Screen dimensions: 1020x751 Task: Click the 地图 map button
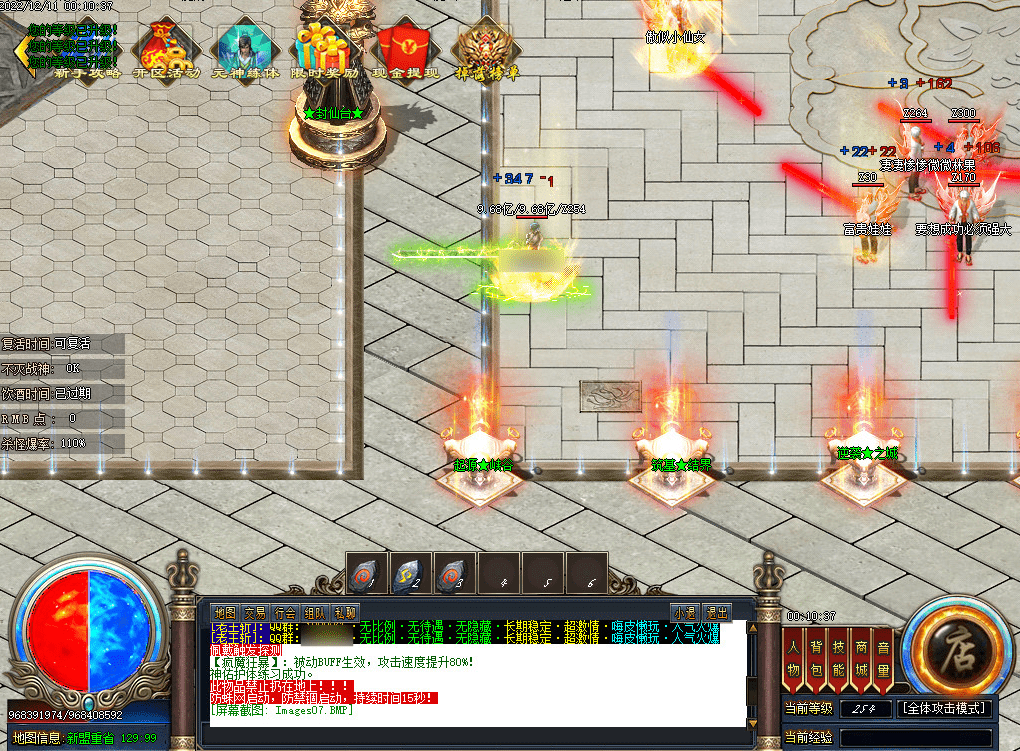pos(224,612)
